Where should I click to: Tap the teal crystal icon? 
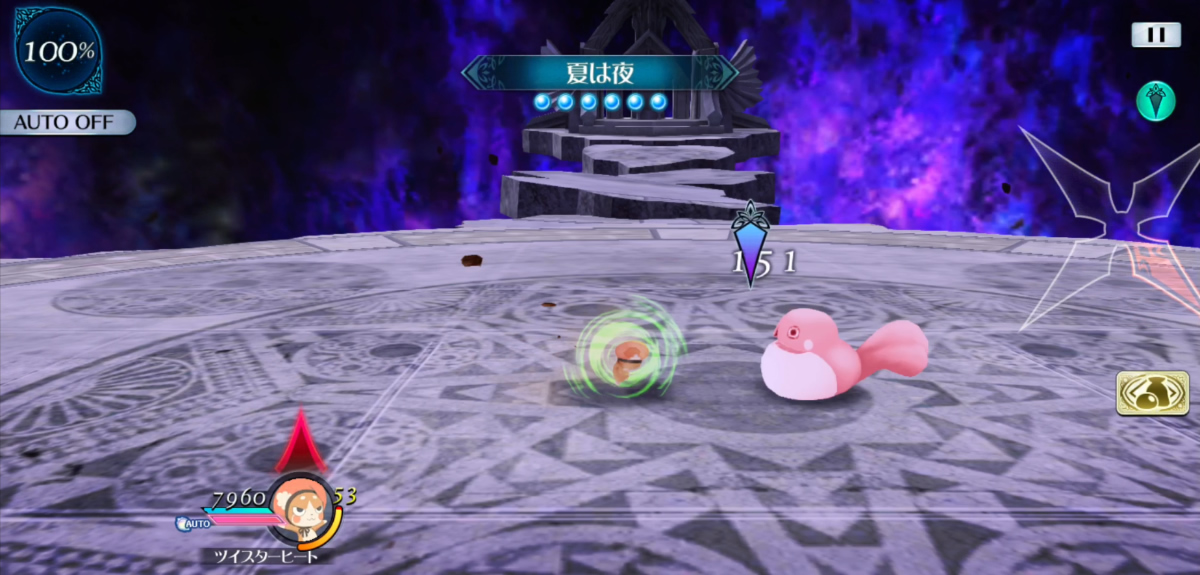pyautogui.click(x=1155, y=101)
